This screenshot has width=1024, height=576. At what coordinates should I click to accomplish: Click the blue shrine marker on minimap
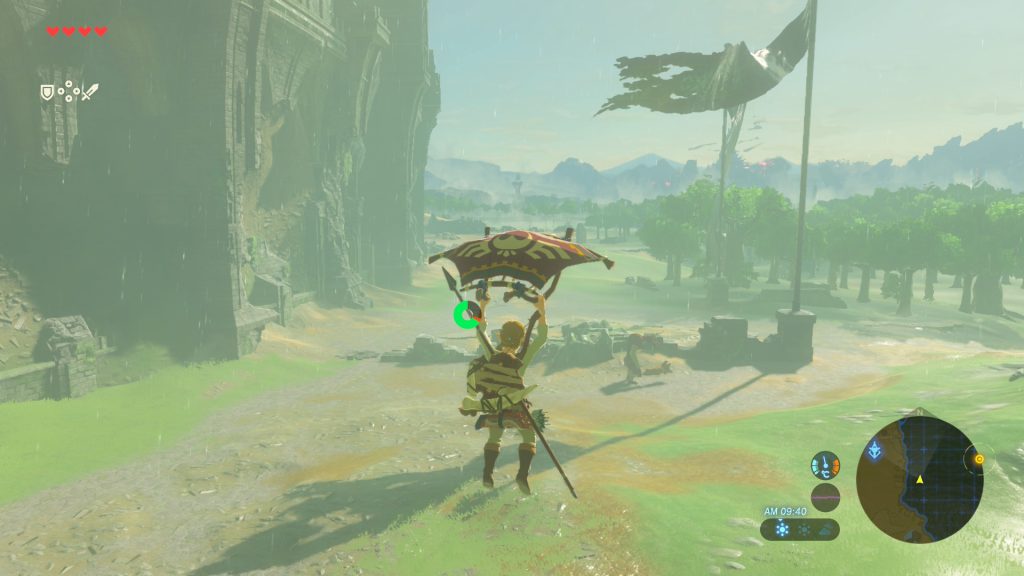tap(874, 450)
